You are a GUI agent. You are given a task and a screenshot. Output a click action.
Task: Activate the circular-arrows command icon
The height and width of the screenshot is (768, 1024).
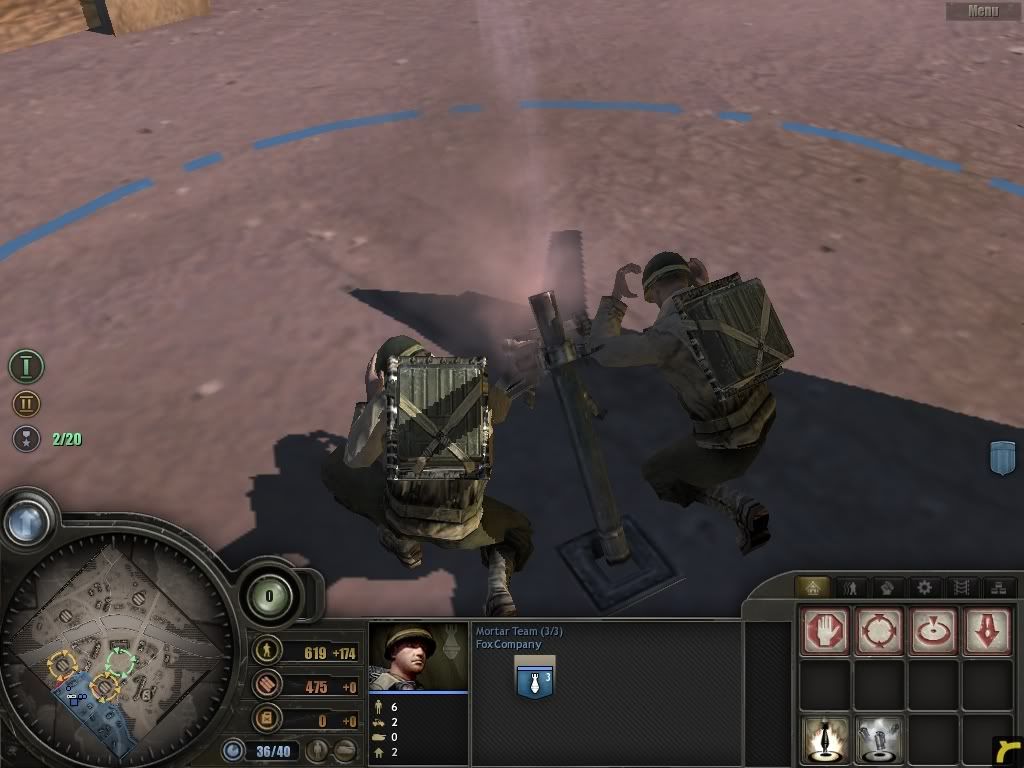[x=879, y=631]
